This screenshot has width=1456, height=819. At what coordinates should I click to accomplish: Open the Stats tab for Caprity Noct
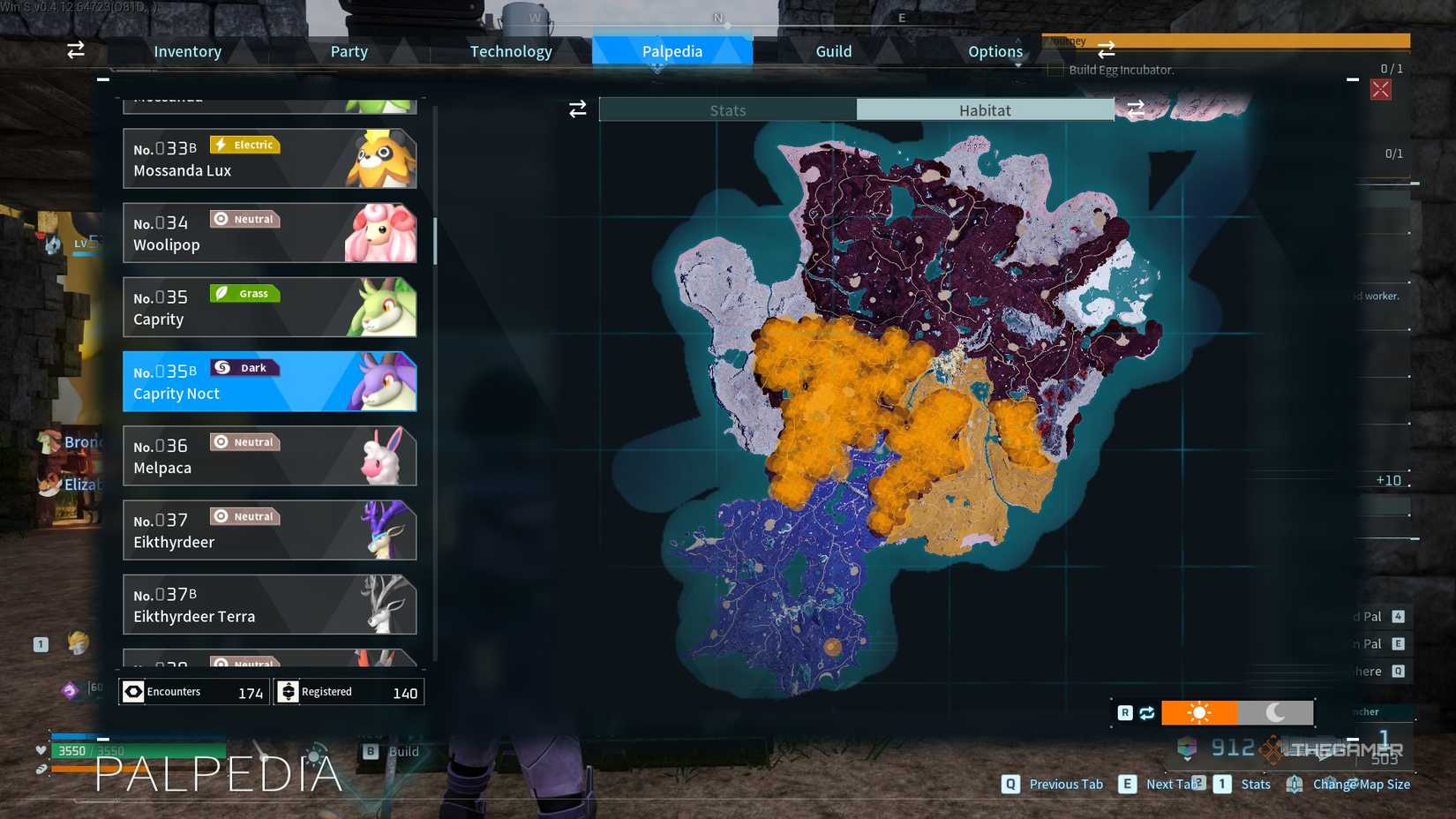click(x=728, y=109)
